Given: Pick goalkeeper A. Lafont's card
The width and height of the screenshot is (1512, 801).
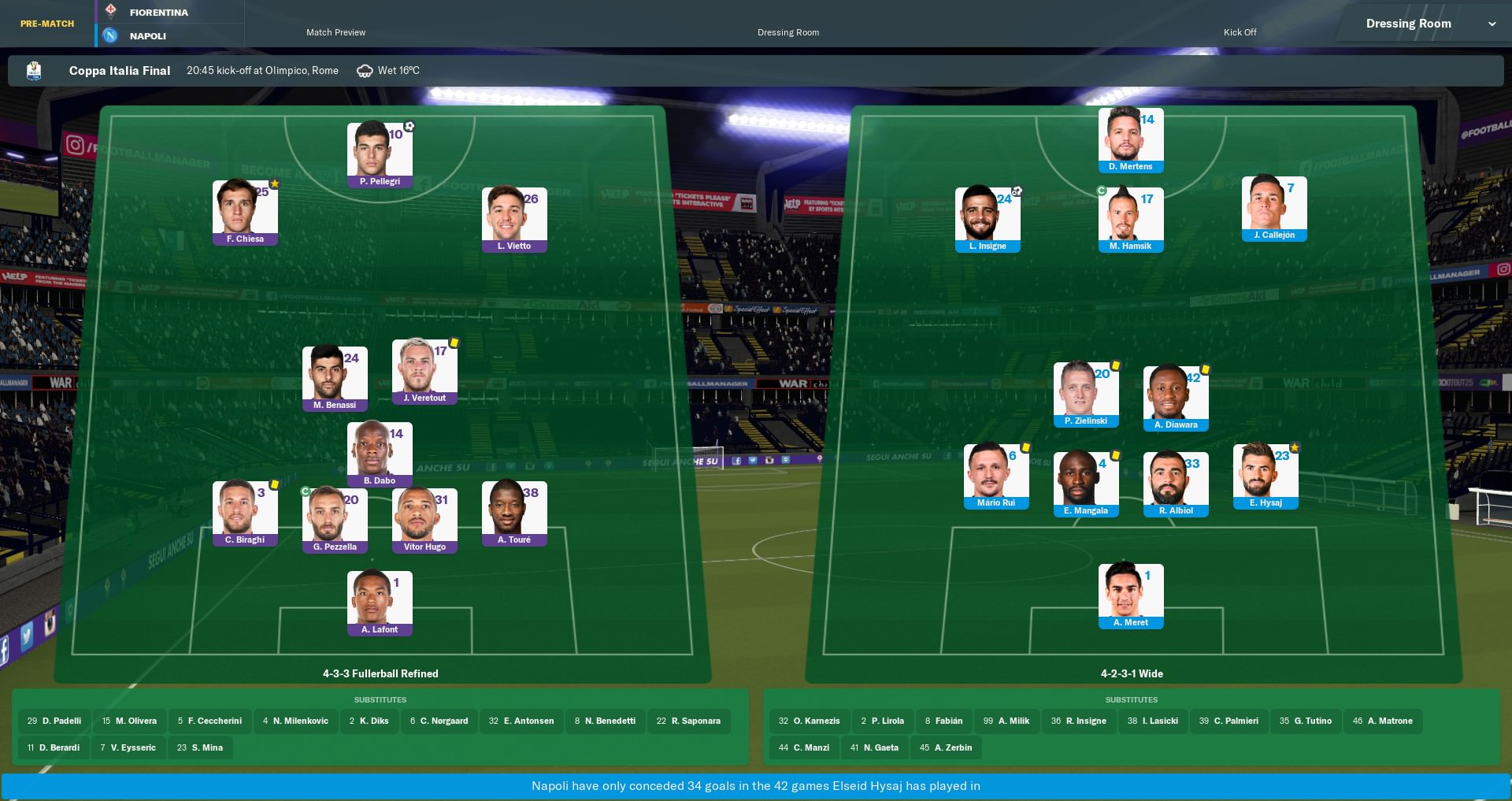Looking at the screenshot, I should [x=380, y=603].
